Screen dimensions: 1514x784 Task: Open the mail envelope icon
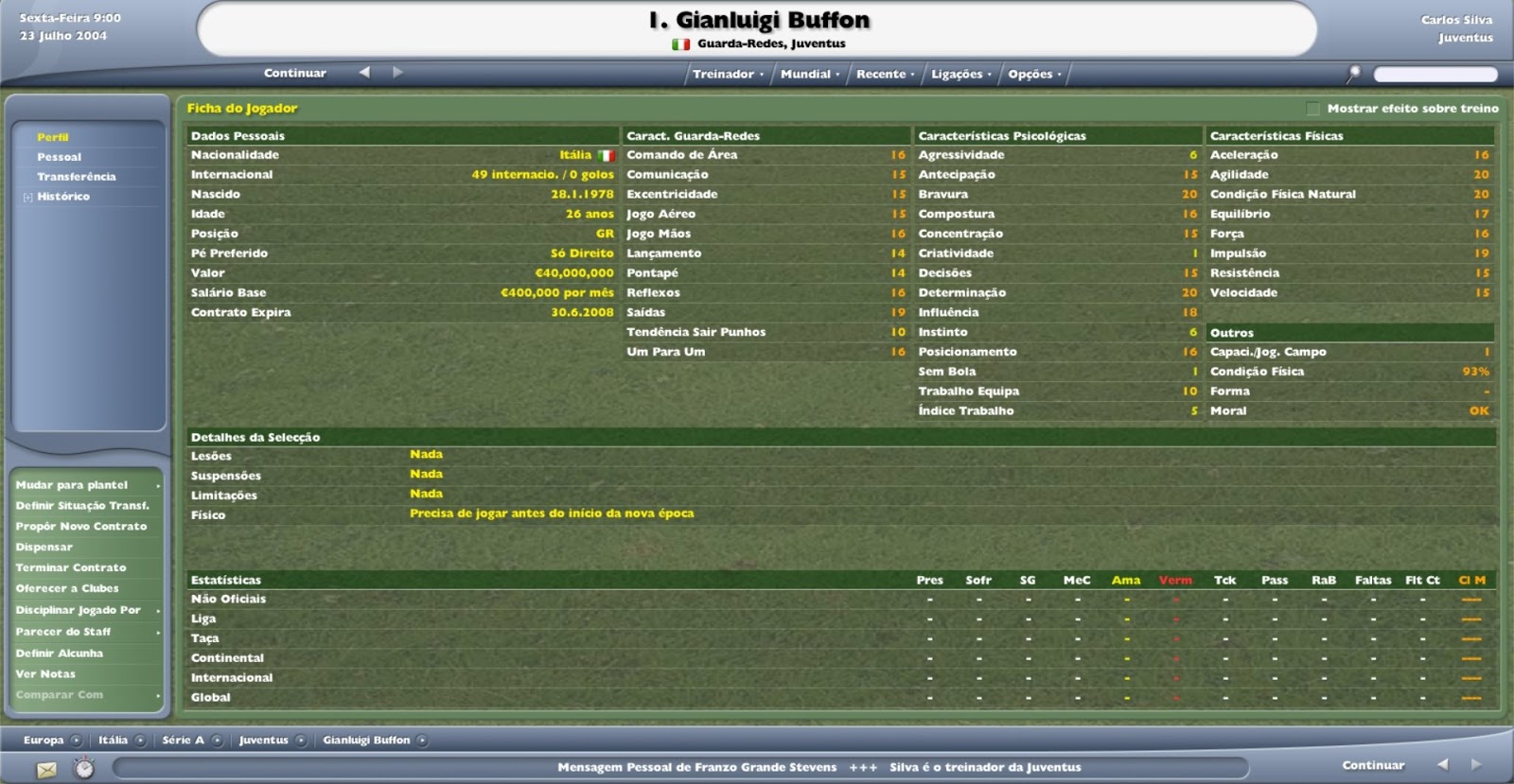46,769
